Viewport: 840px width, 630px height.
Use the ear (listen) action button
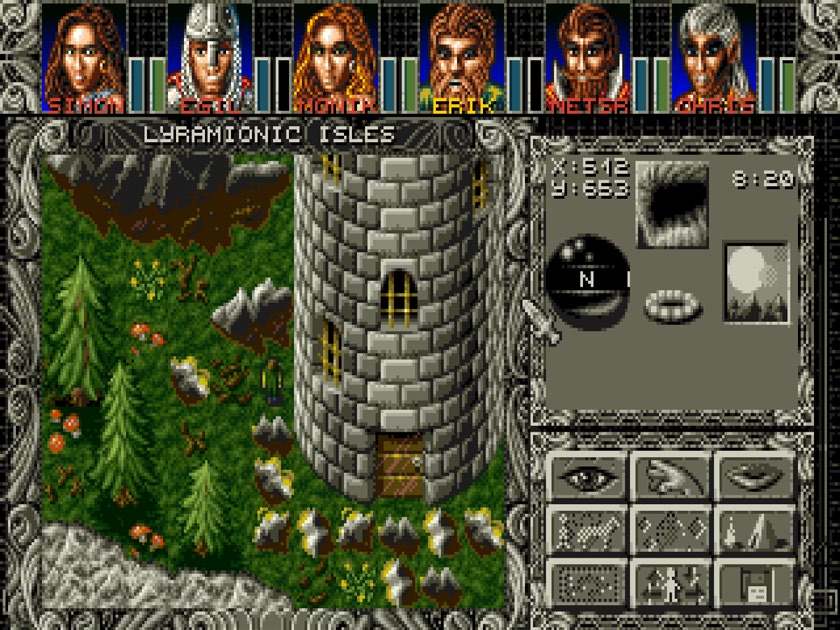pyautogui.click(x=672, y=477)
